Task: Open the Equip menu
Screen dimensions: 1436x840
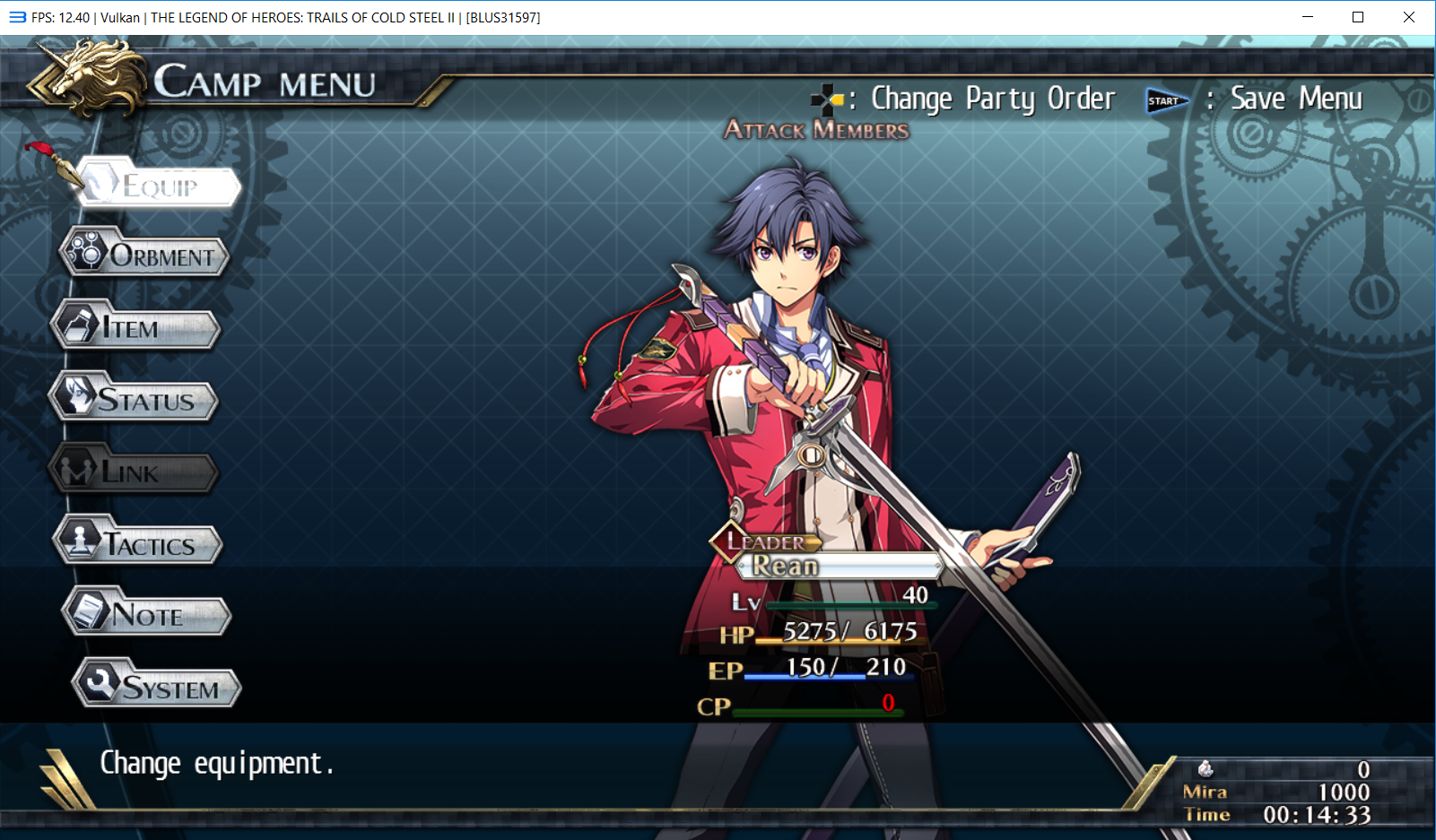Action: tap(160, 186)
